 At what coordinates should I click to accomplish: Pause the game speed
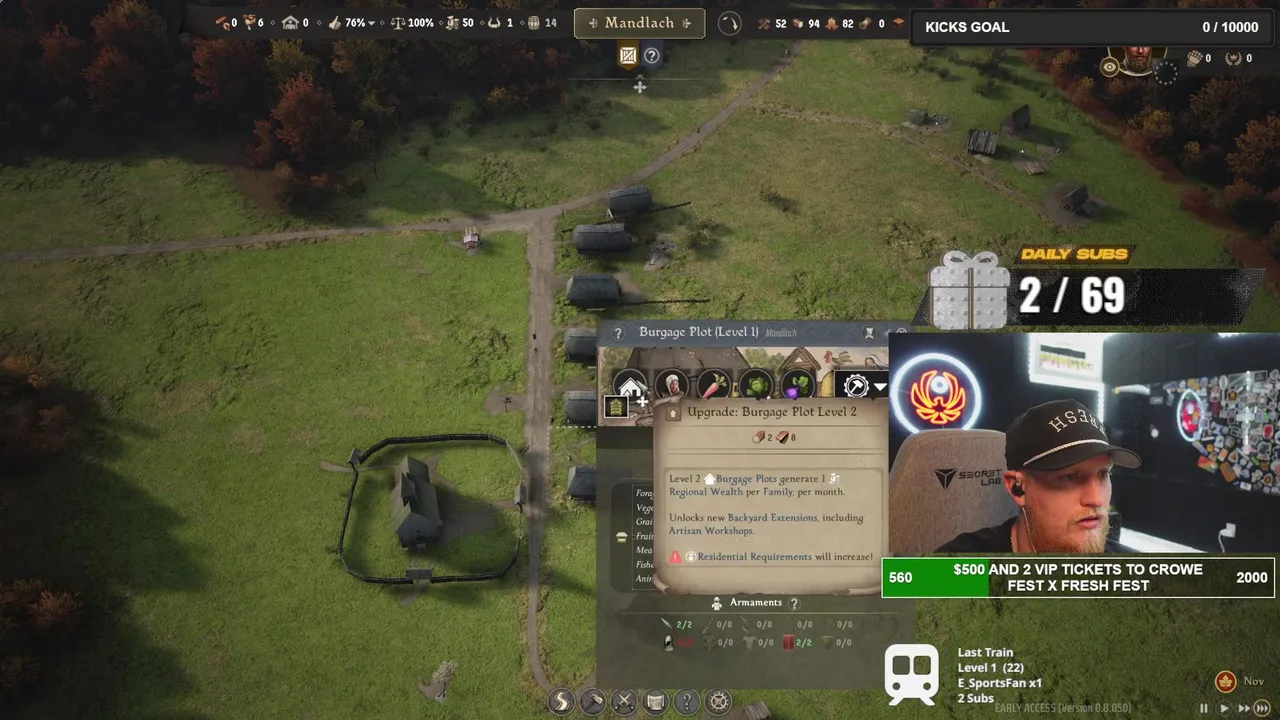pyautogui.click(x=1204, y=708)
